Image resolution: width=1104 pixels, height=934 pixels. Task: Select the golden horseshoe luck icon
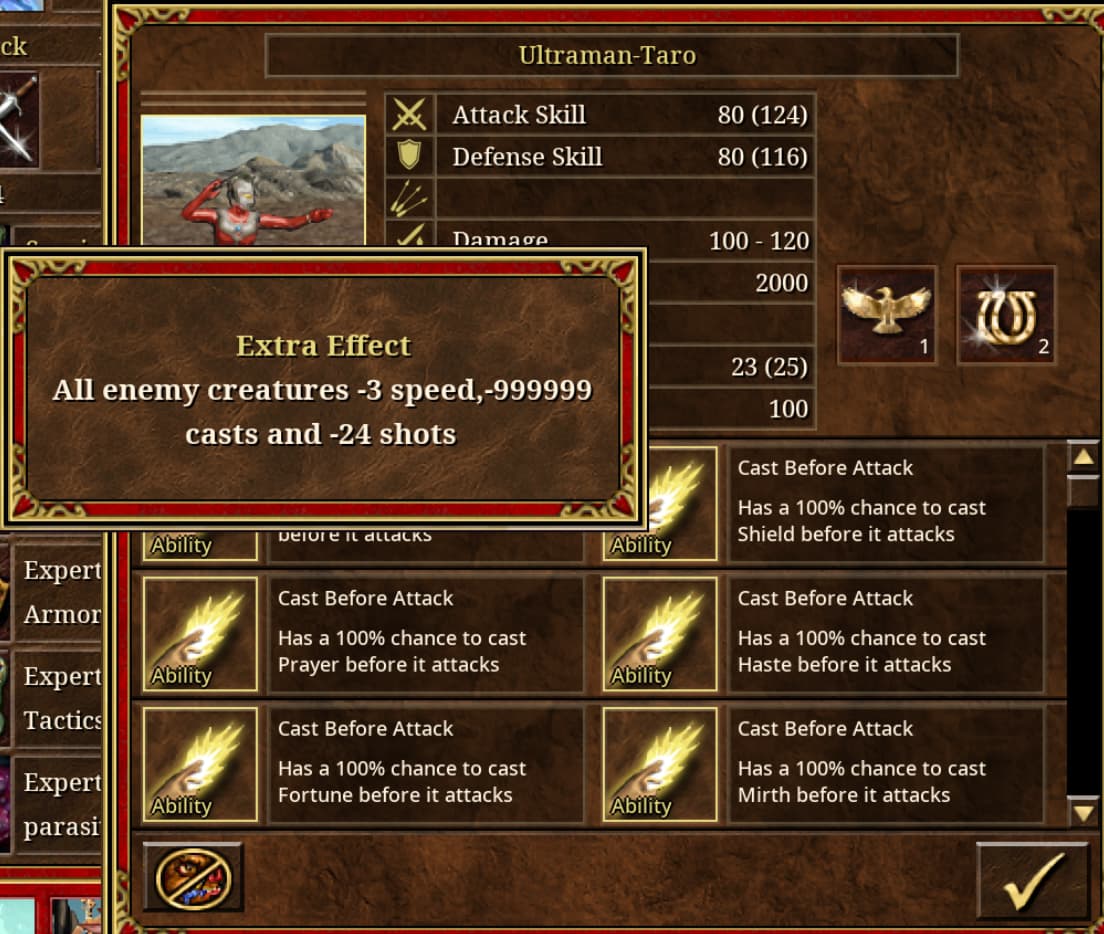[1006, 314]
